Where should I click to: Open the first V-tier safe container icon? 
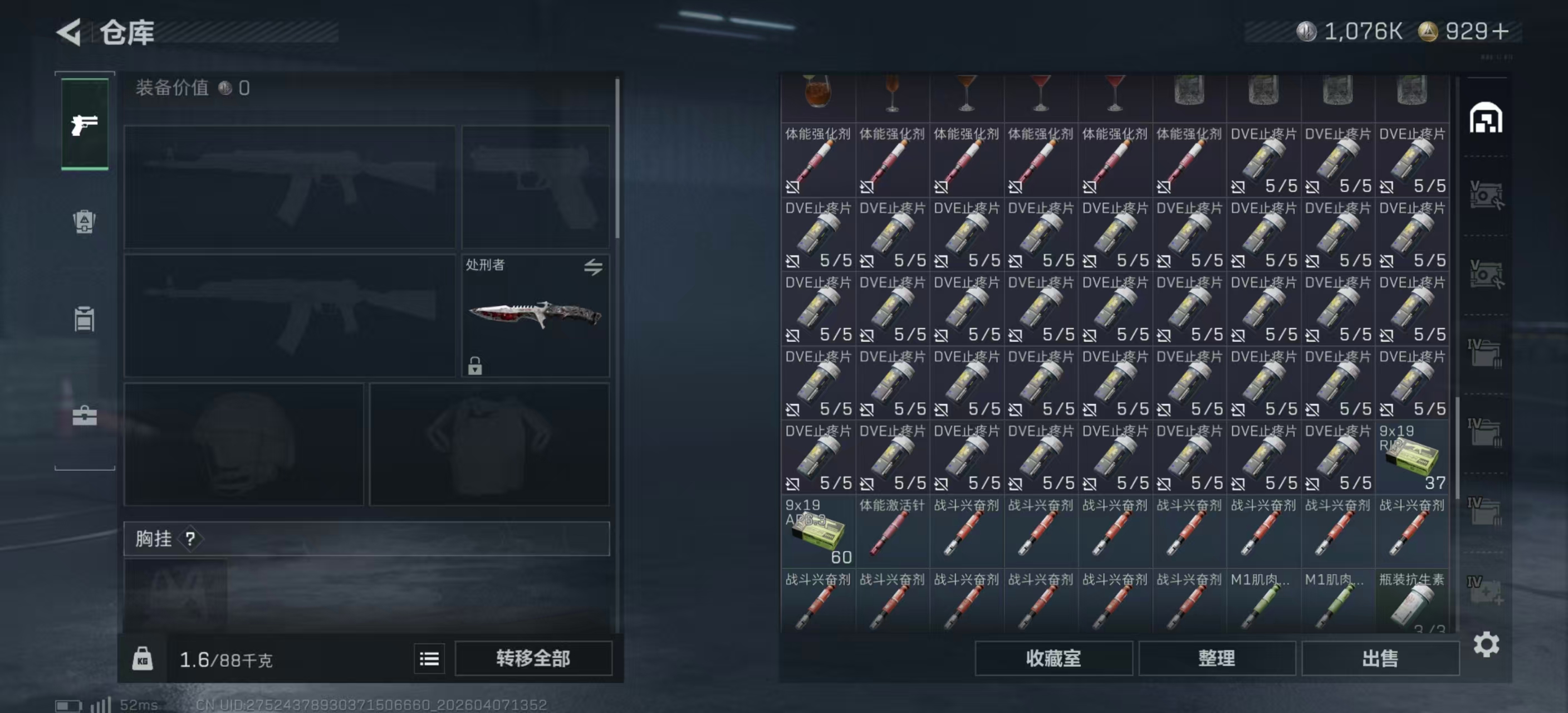click(1487, 193)
